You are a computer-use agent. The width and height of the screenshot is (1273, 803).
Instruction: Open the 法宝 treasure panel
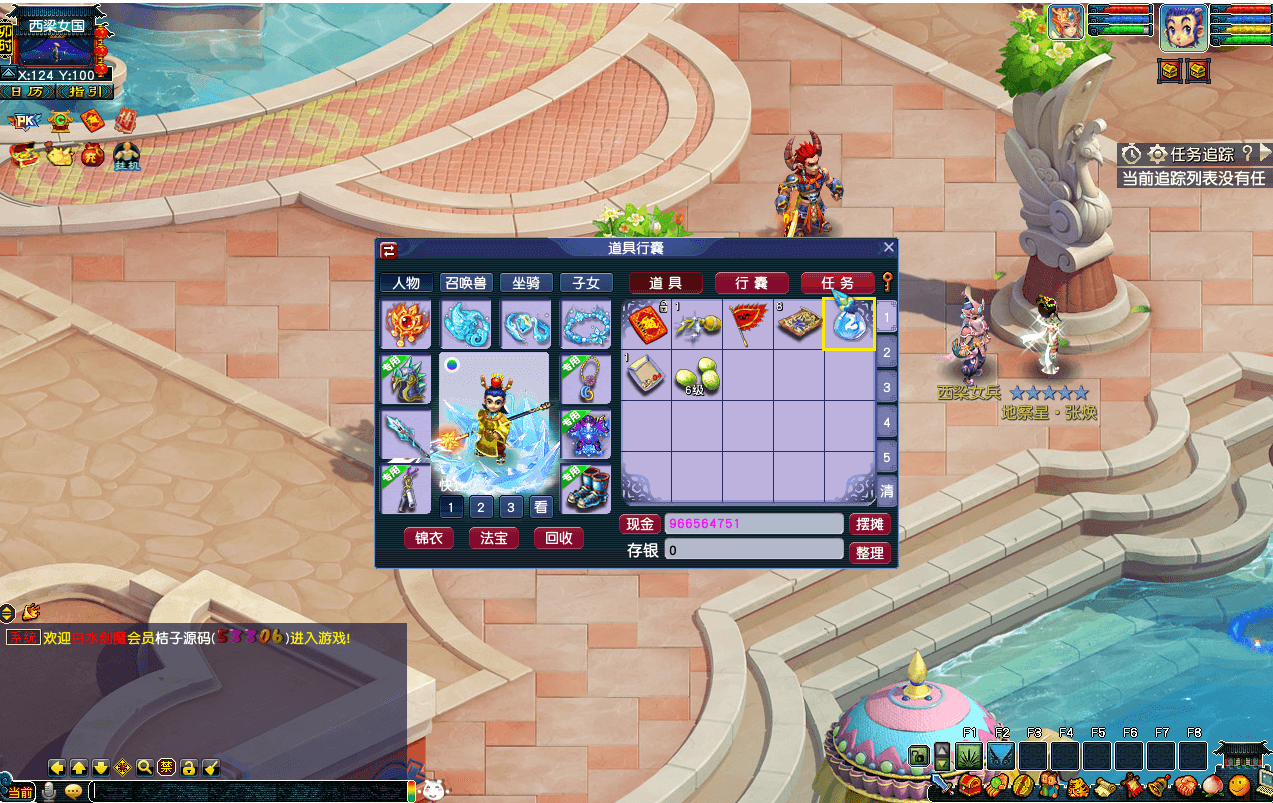coord(493,538)
